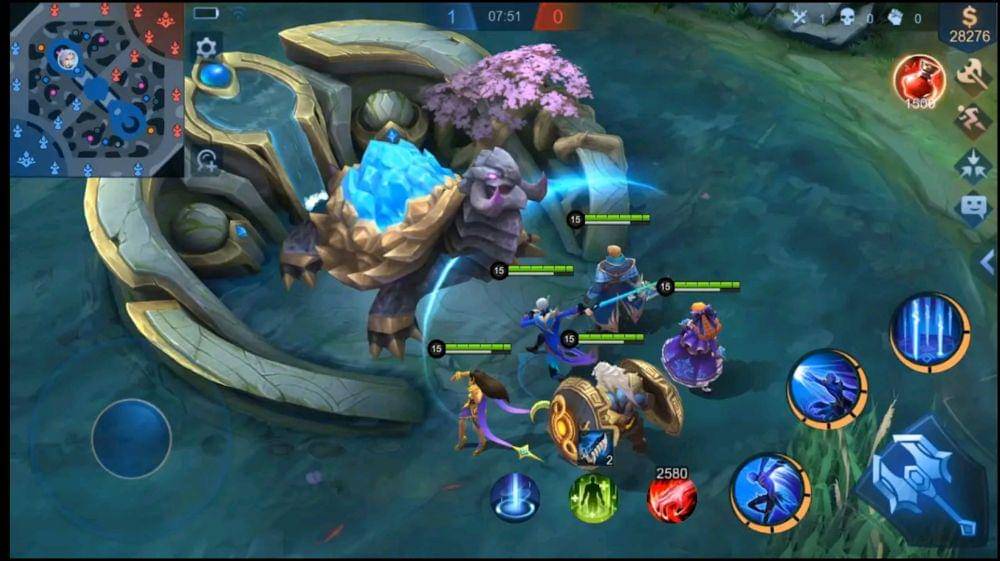Tap the virtual movement joystick

[x=131, y=438]
